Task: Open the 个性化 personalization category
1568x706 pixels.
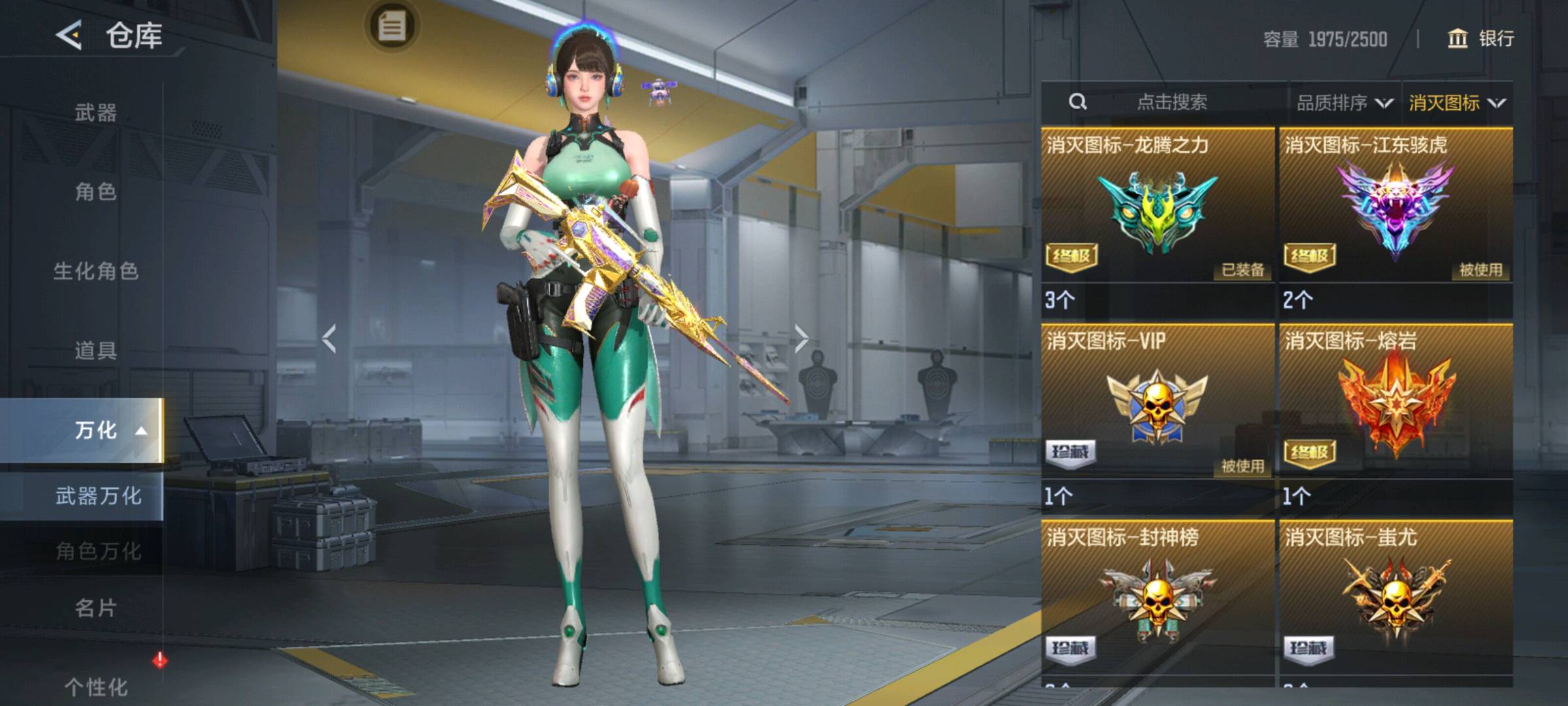Action: [95, 686]
